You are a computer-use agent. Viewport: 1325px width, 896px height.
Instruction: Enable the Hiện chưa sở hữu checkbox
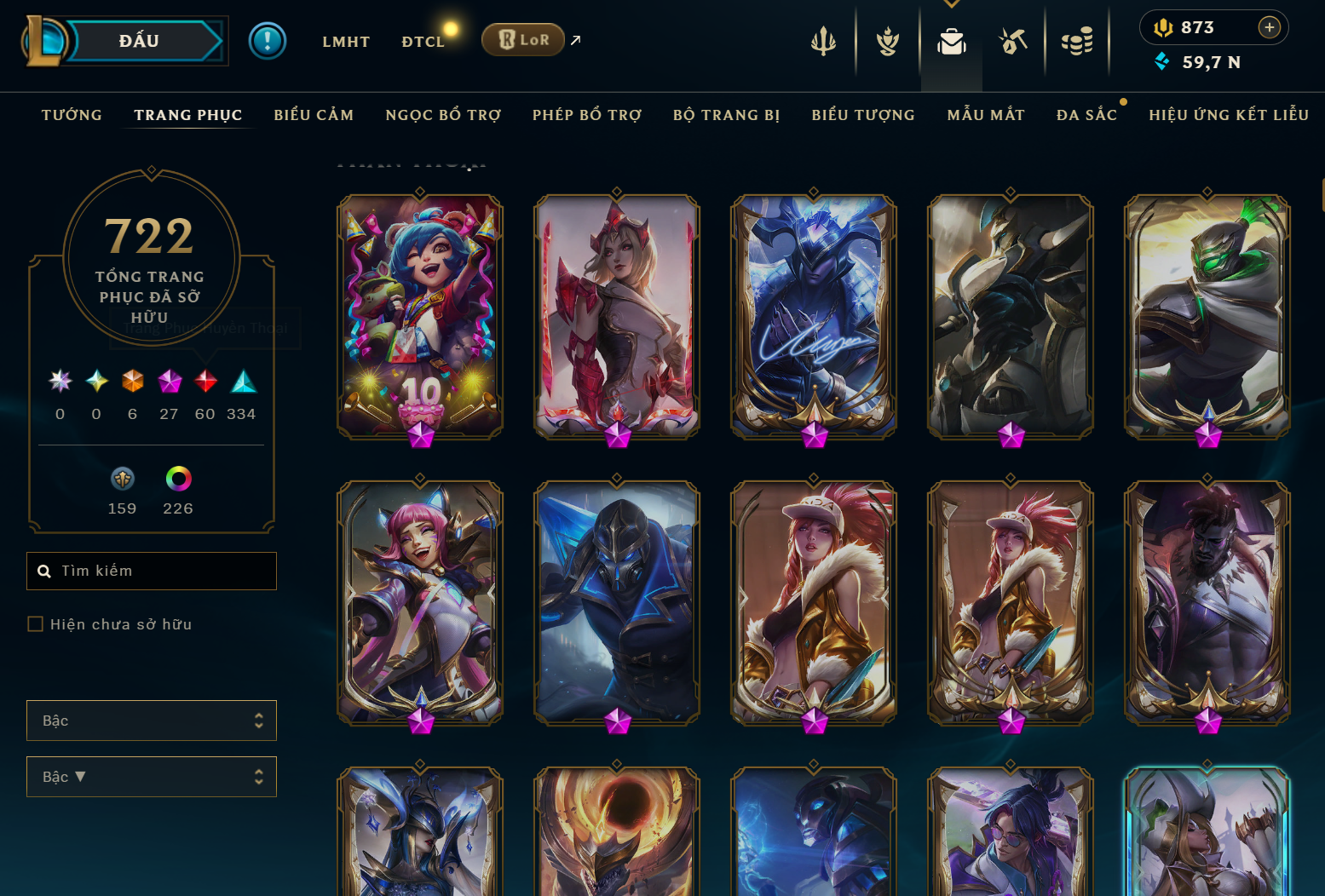[x=35, y=623]
